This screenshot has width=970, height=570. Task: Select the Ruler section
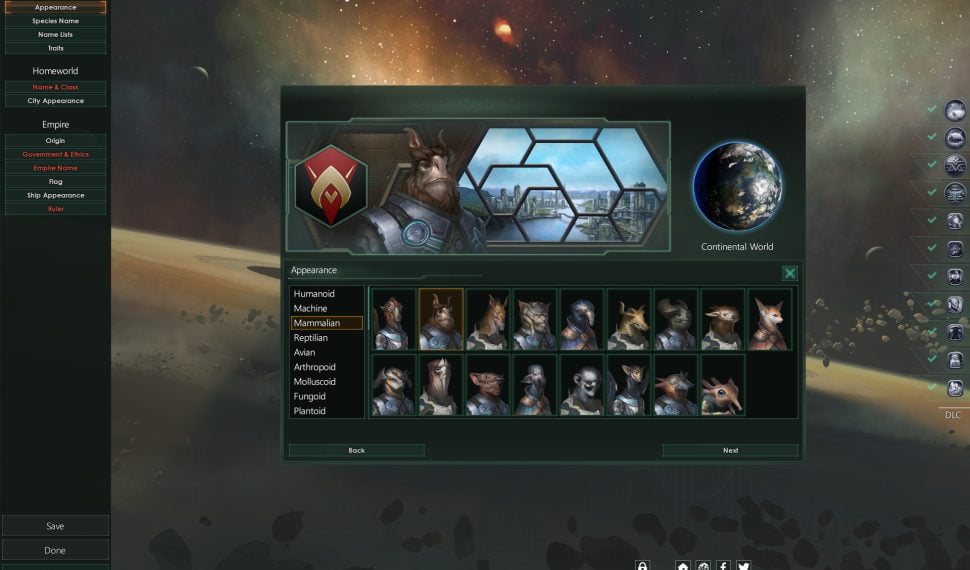pos(55,209)
